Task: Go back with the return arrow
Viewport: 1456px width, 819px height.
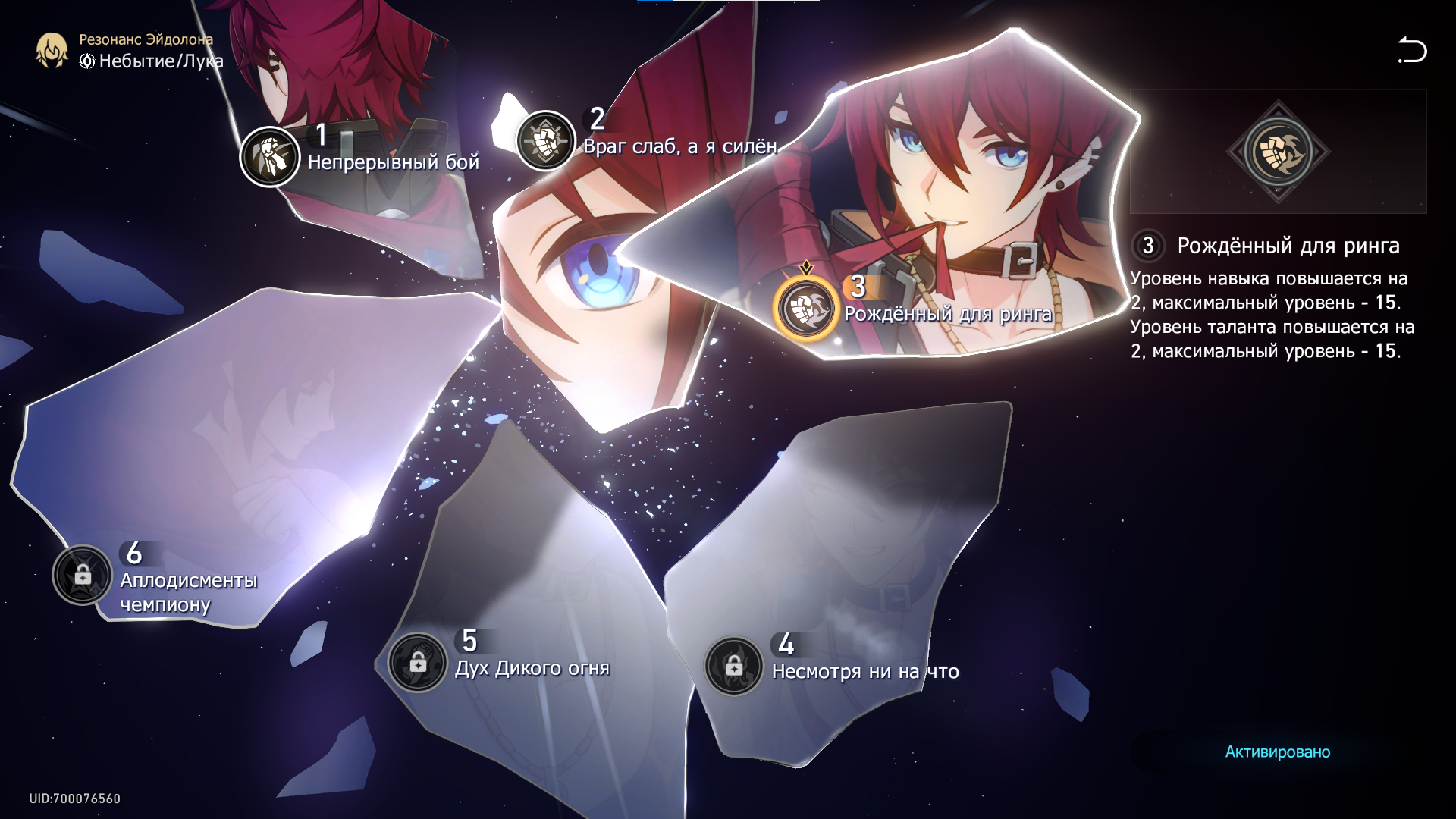Action: (x=1412, y=51)
